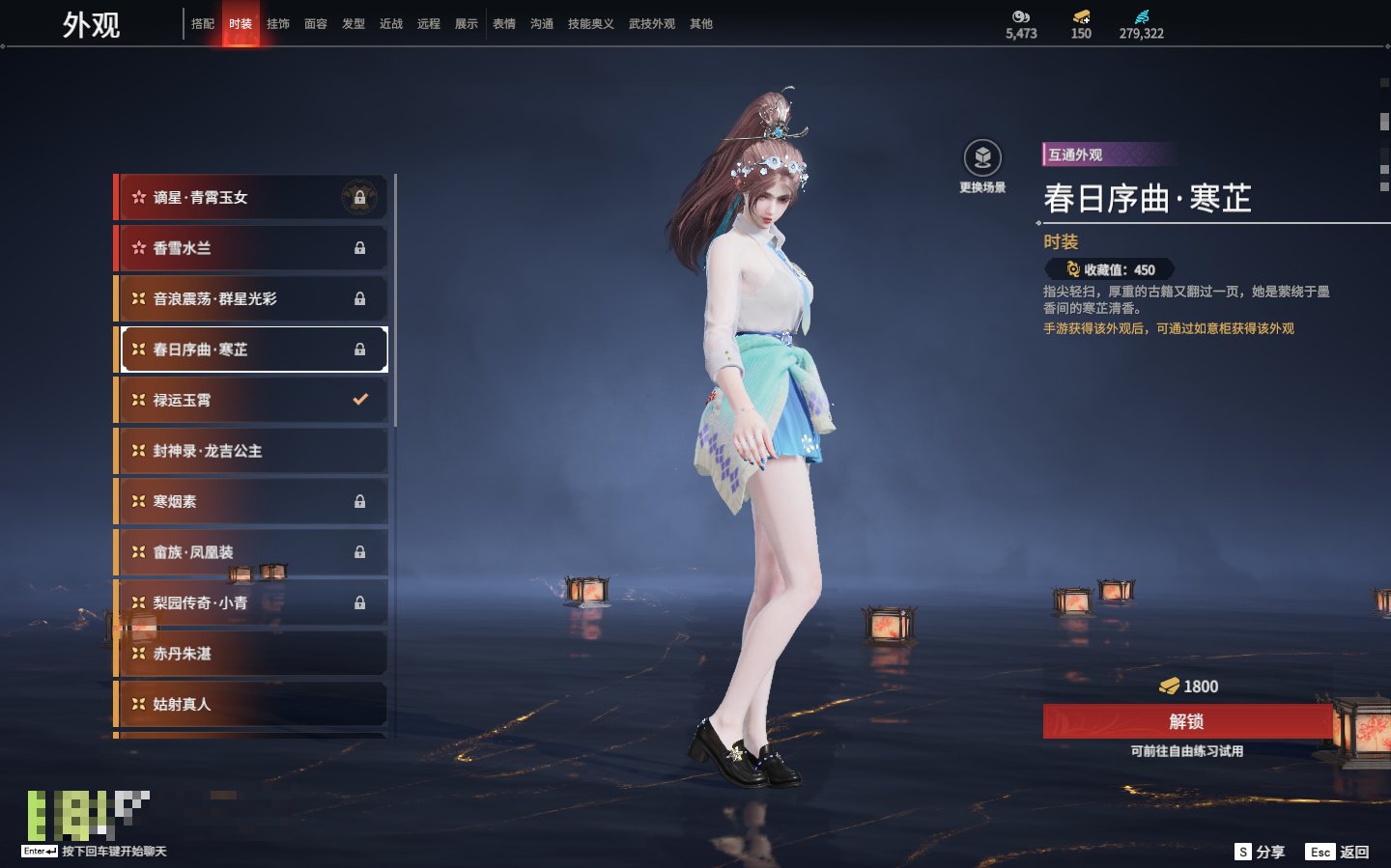Image resolution: width=1391 pixels, height=868 pixels.
Task: Pick the 音浪震荡·群星光彩 outfit
Action: 251,299
